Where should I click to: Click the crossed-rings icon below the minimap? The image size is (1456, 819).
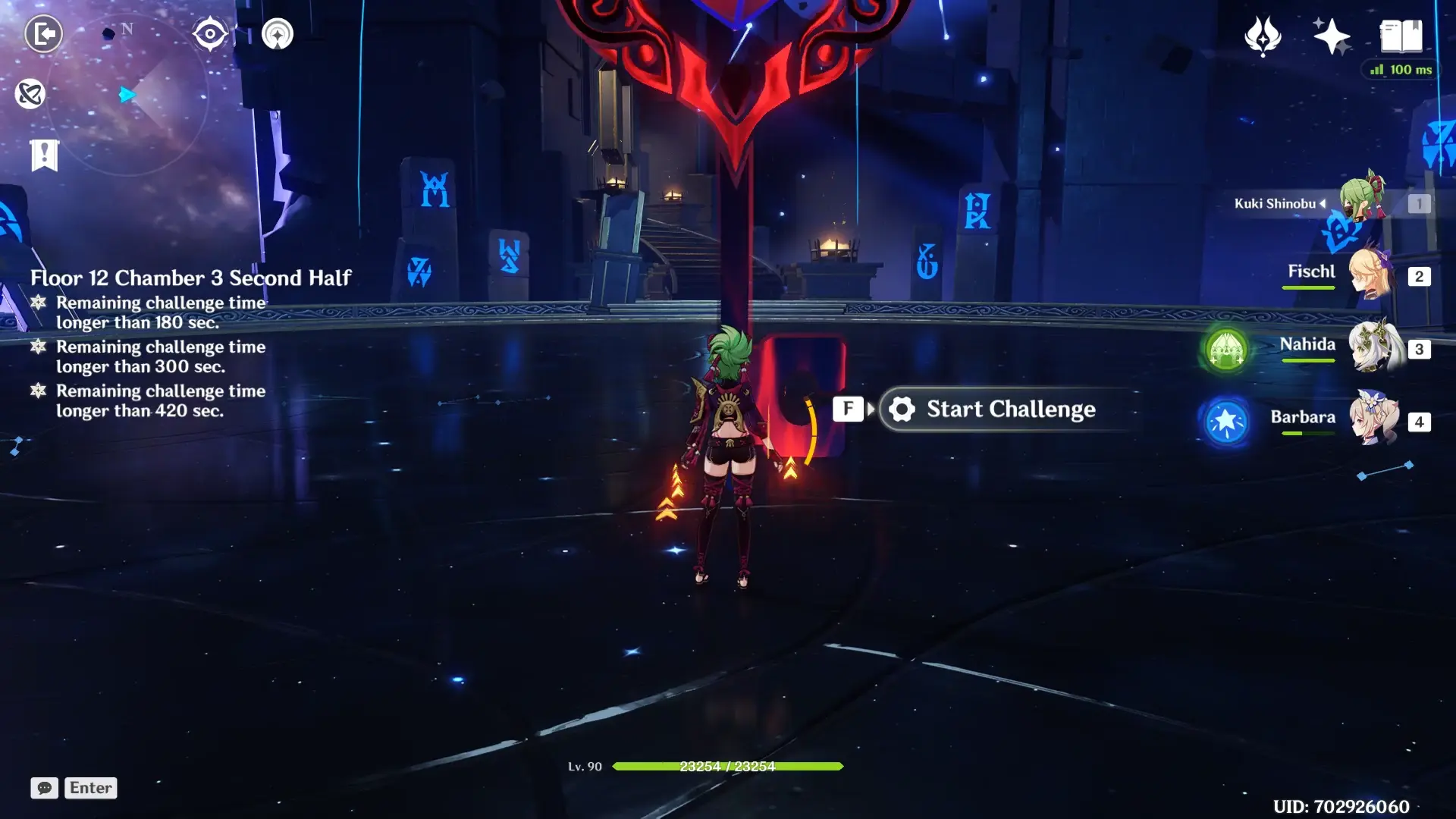[29, 94]
